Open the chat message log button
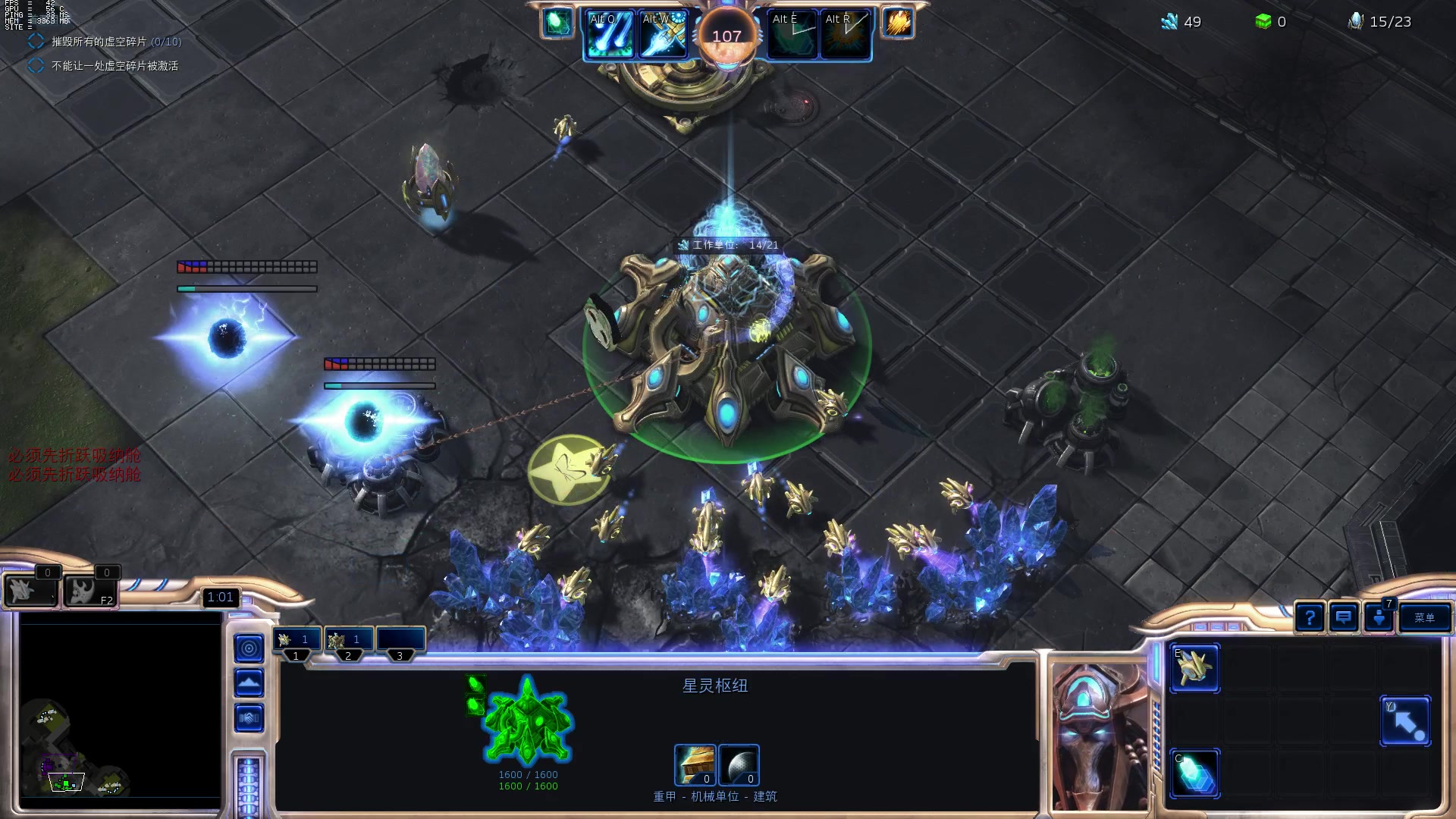The width and height of the screenshot is (1456, 819). tap(1344, 617)
